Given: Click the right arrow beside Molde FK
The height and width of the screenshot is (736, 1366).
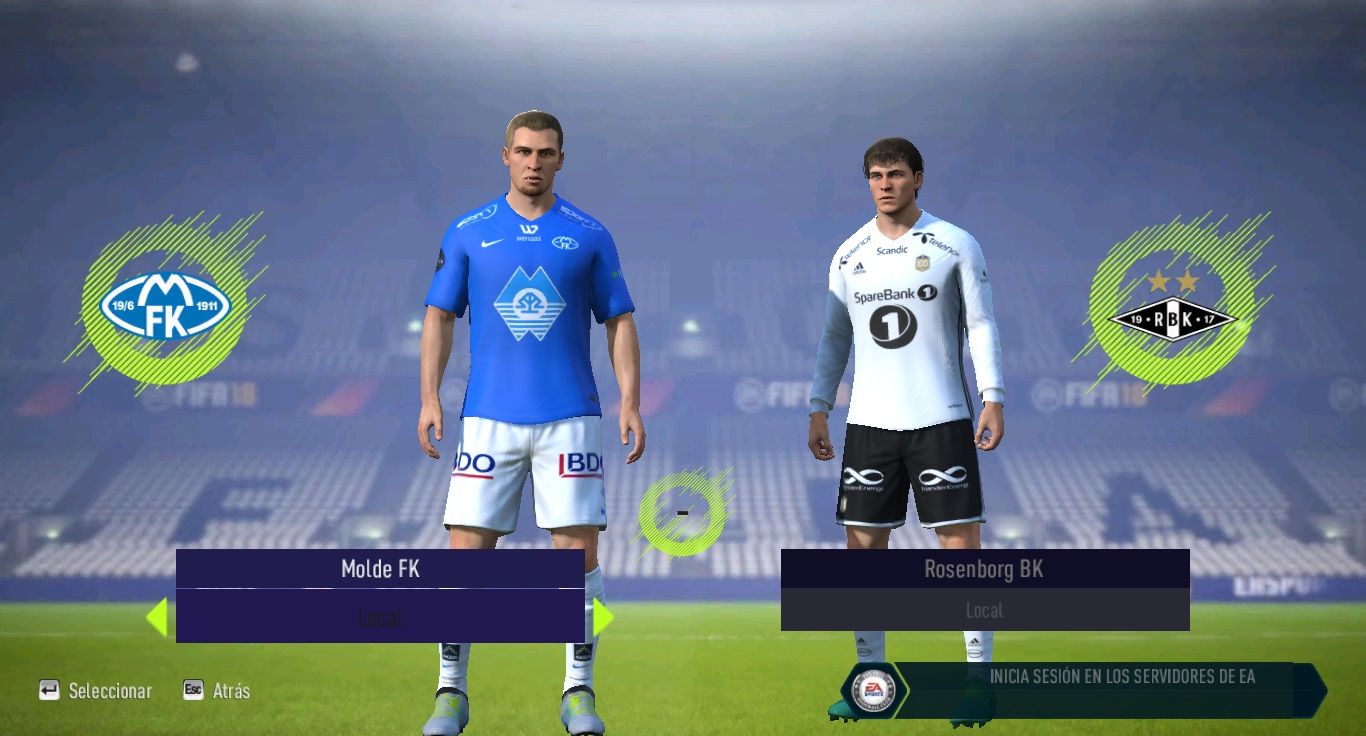Looking at the screenshot, I should 602,617.
